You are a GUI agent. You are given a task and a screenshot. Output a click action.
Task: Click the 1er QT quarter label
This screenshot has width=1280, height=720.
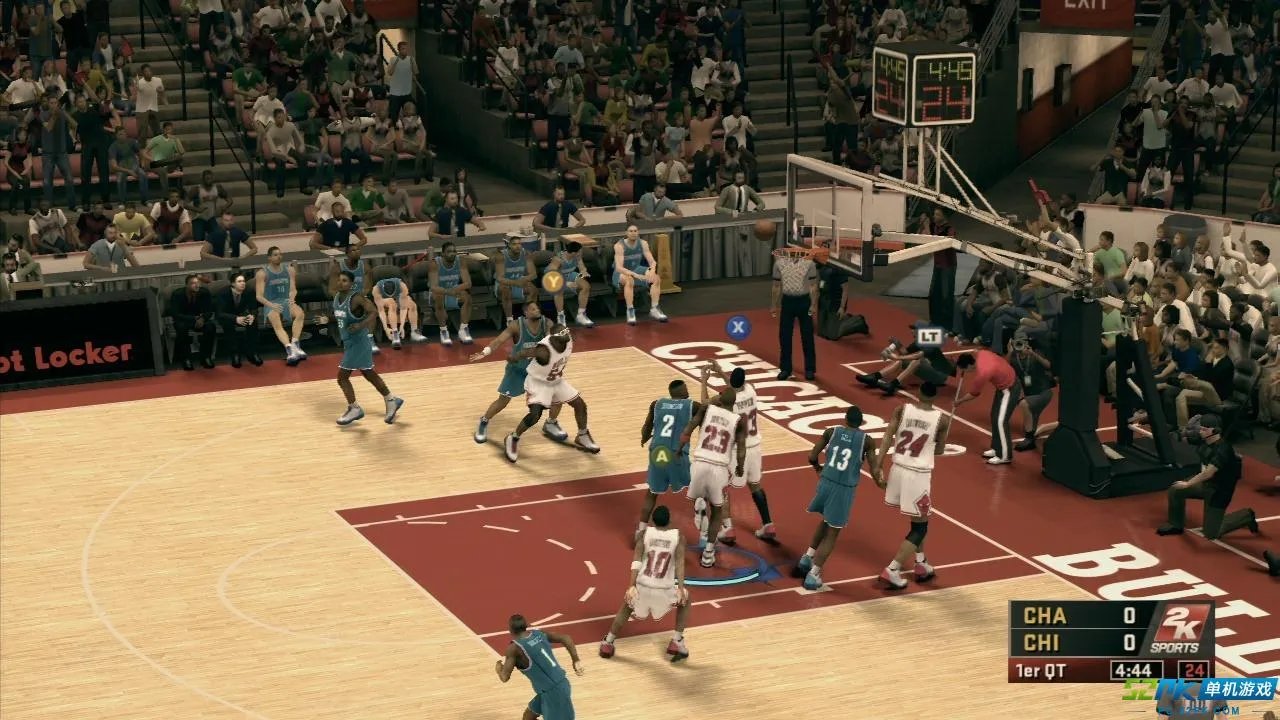pos(1040,668)
